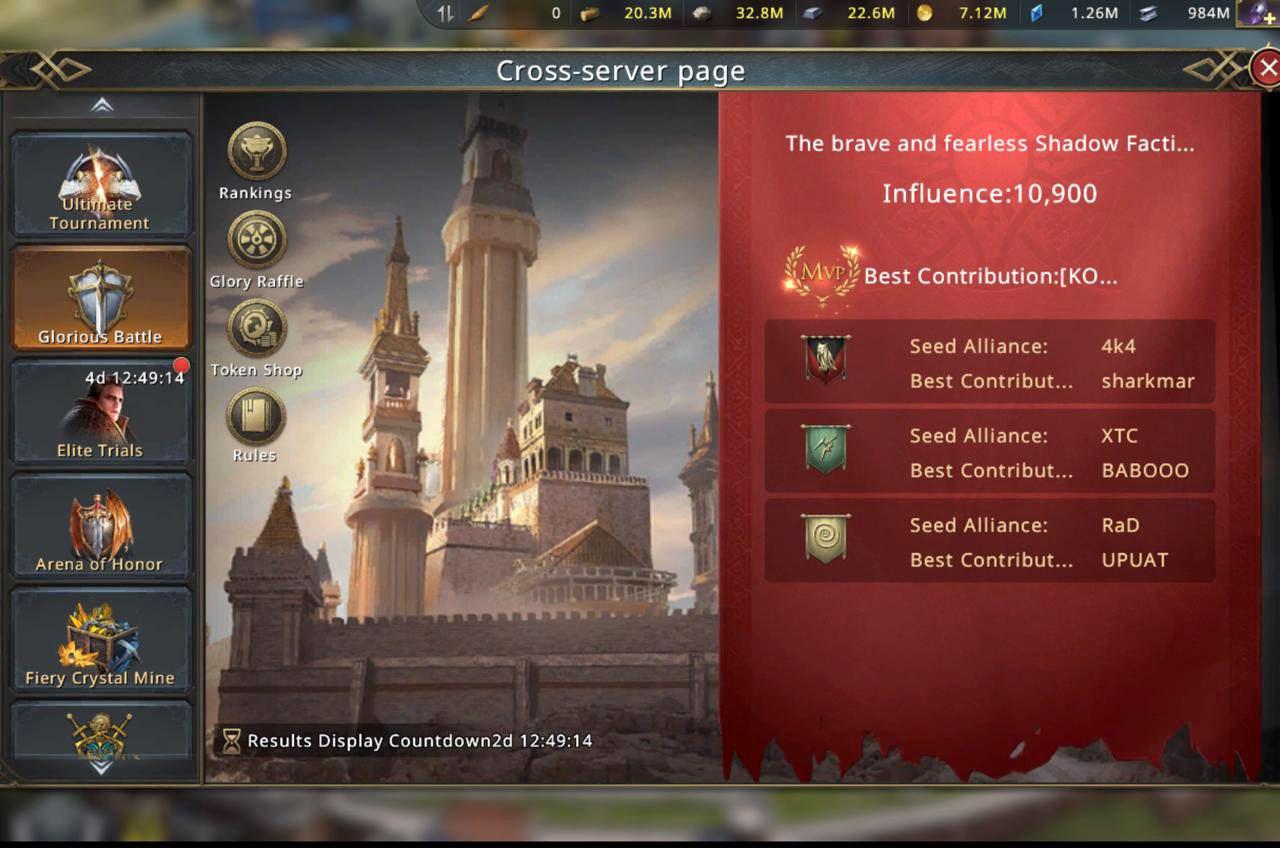Select the RaD seed alliance row
The image size is (1280, 848).
pos(989,541)
